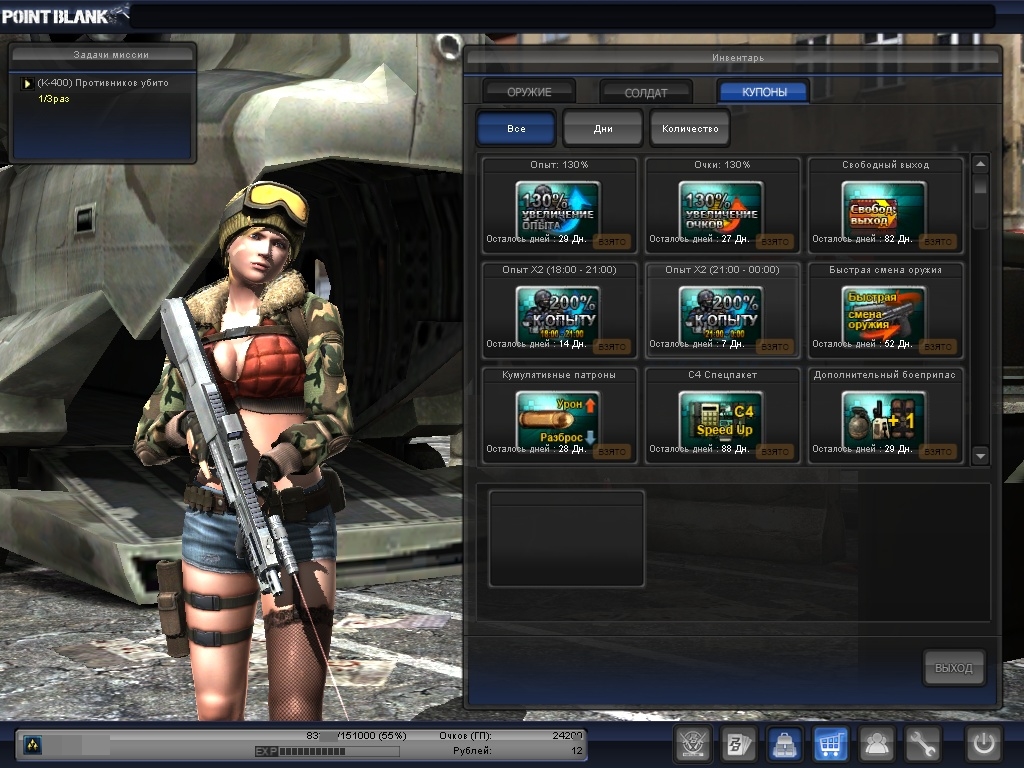Viewport: 1024px width, 768px height.
Task: Choose the Дополнительный боеприпас grenade coupon
Action: click(884, 417)
